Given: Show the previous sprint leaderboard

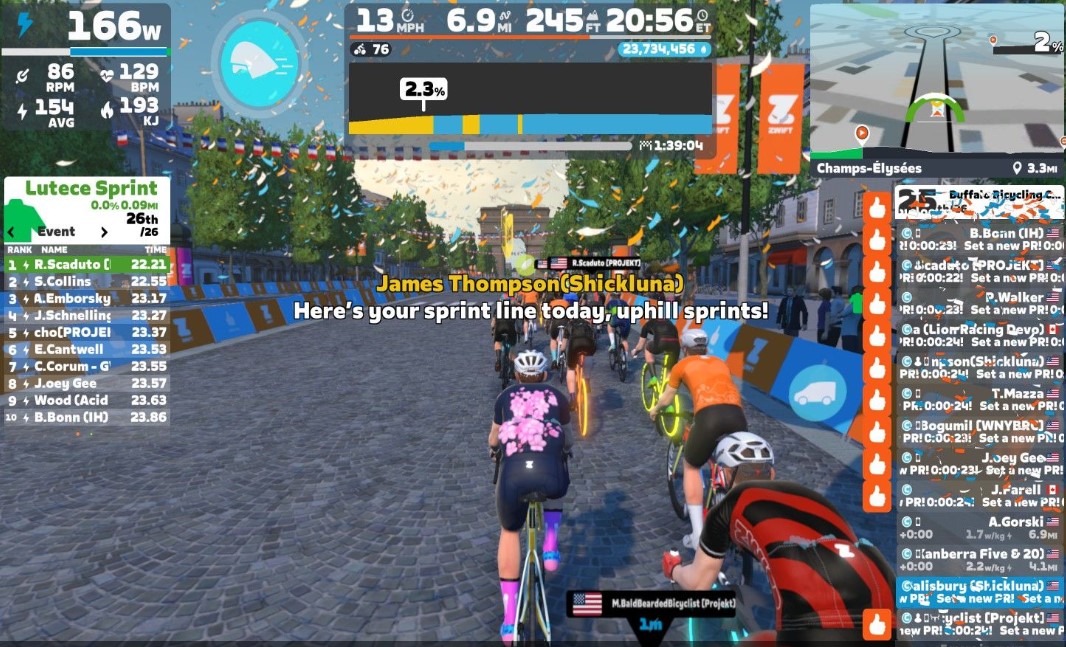Looking at the screenshot, I should click(12, 232).
